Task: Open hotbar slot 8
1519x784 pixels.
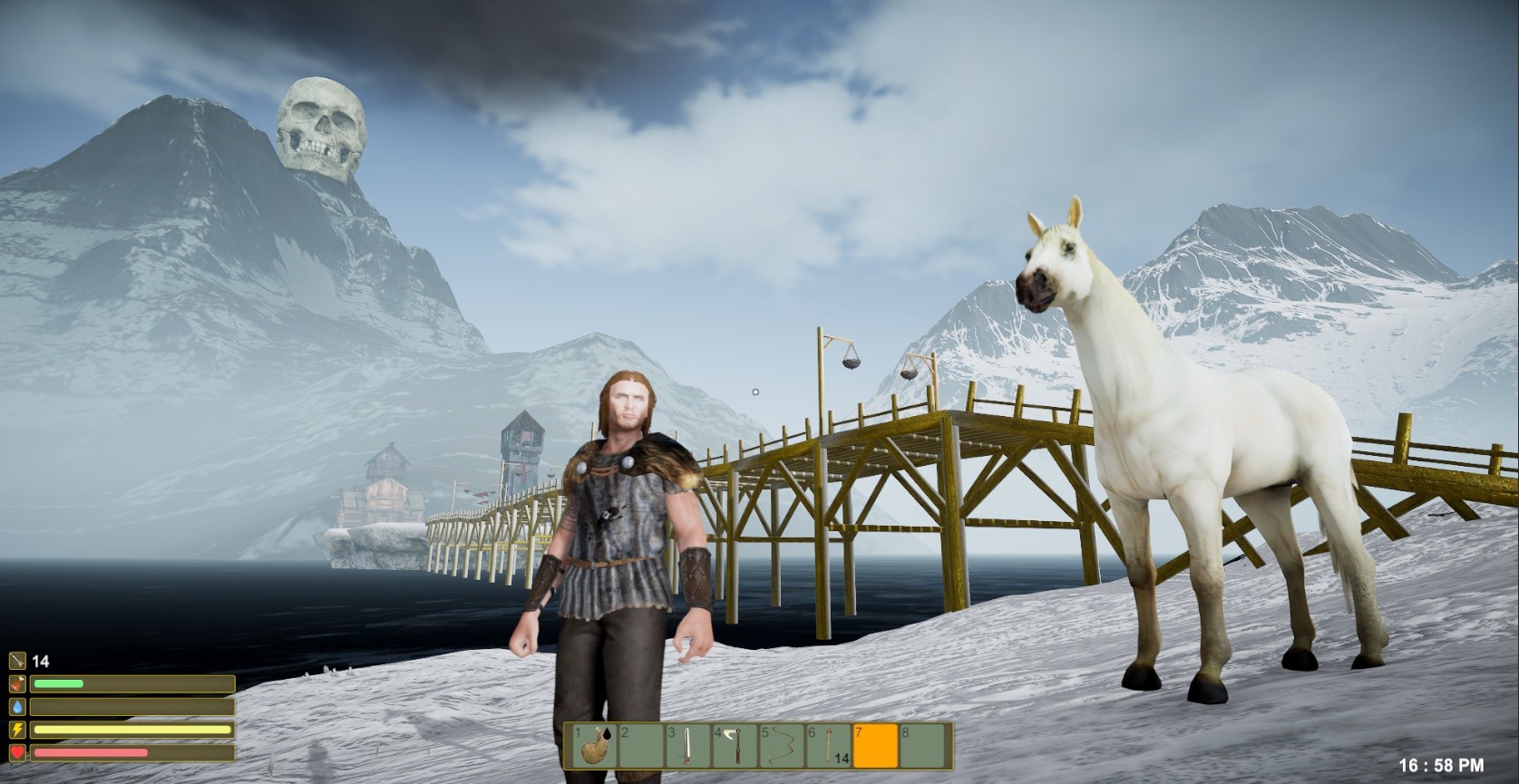Action: (x=922, y=745)
